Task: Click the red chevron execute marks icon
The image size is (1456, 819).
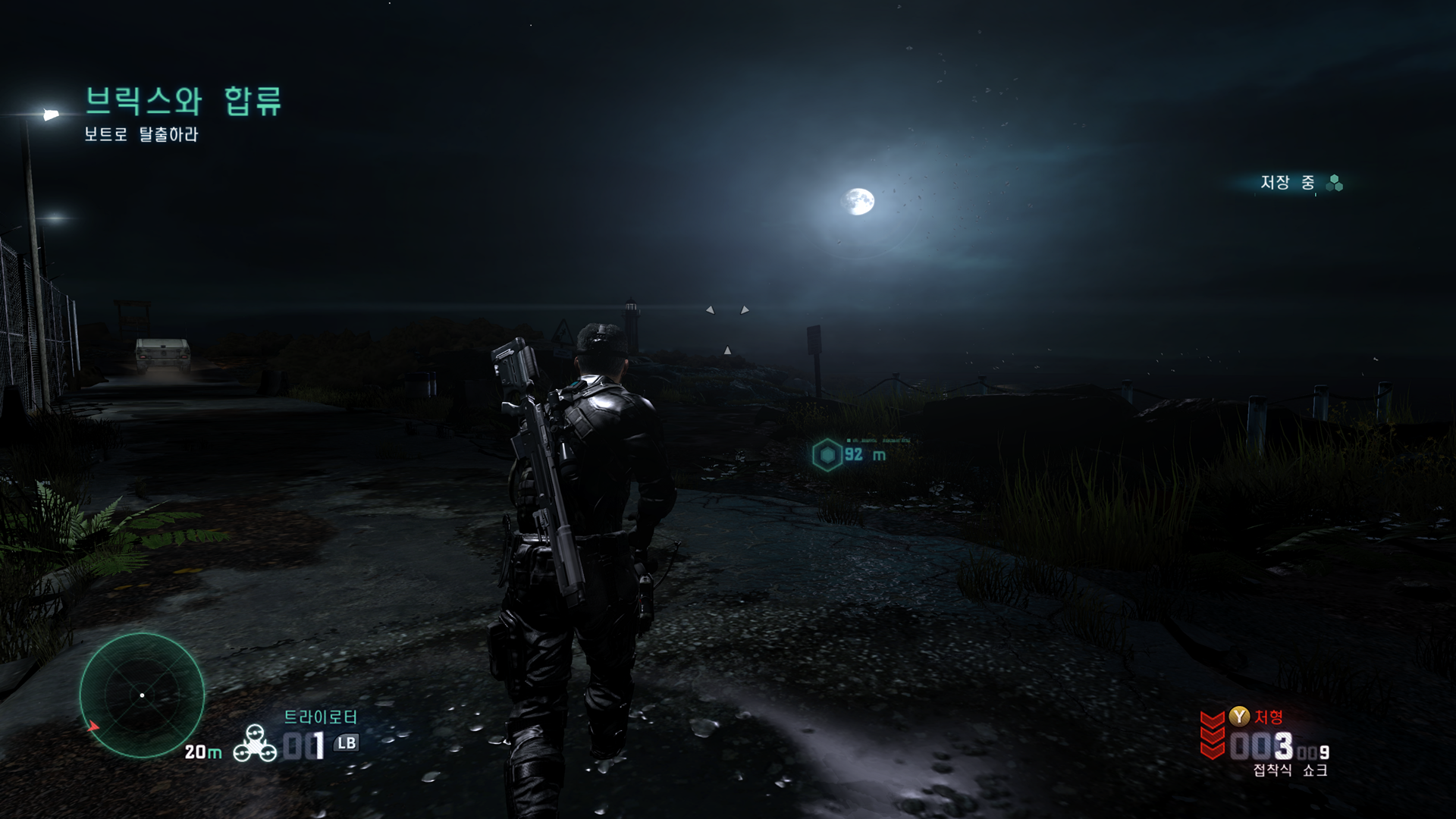Action: [x=1213, y=735]
